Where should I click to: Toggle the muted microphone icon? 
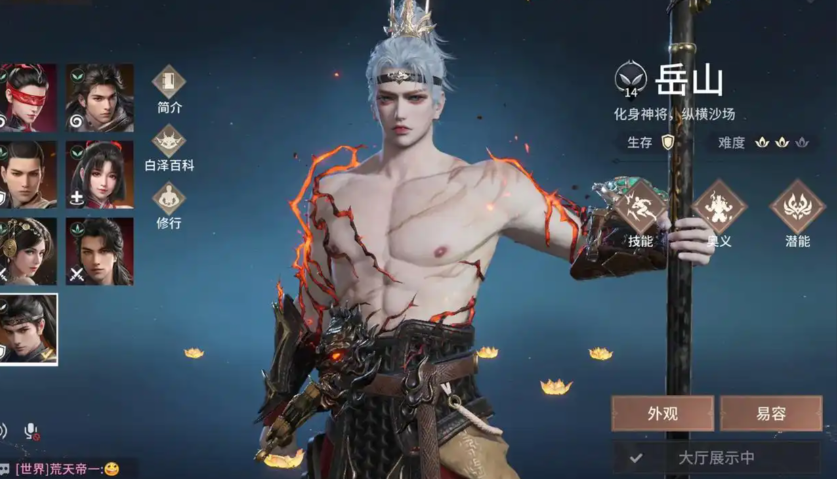tap(31, 431)
